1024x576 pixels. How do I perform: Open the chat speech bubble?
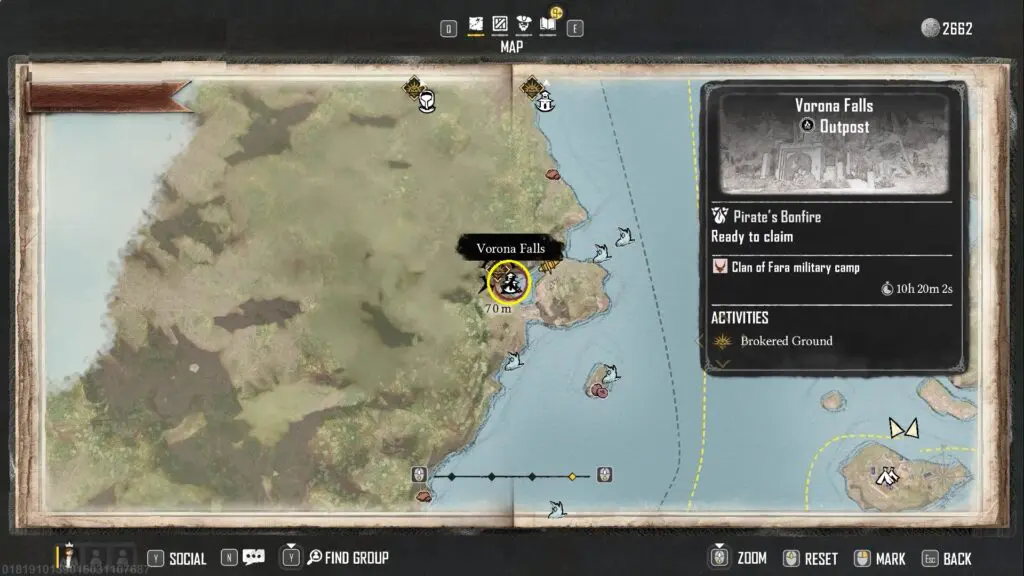[253, 558]
